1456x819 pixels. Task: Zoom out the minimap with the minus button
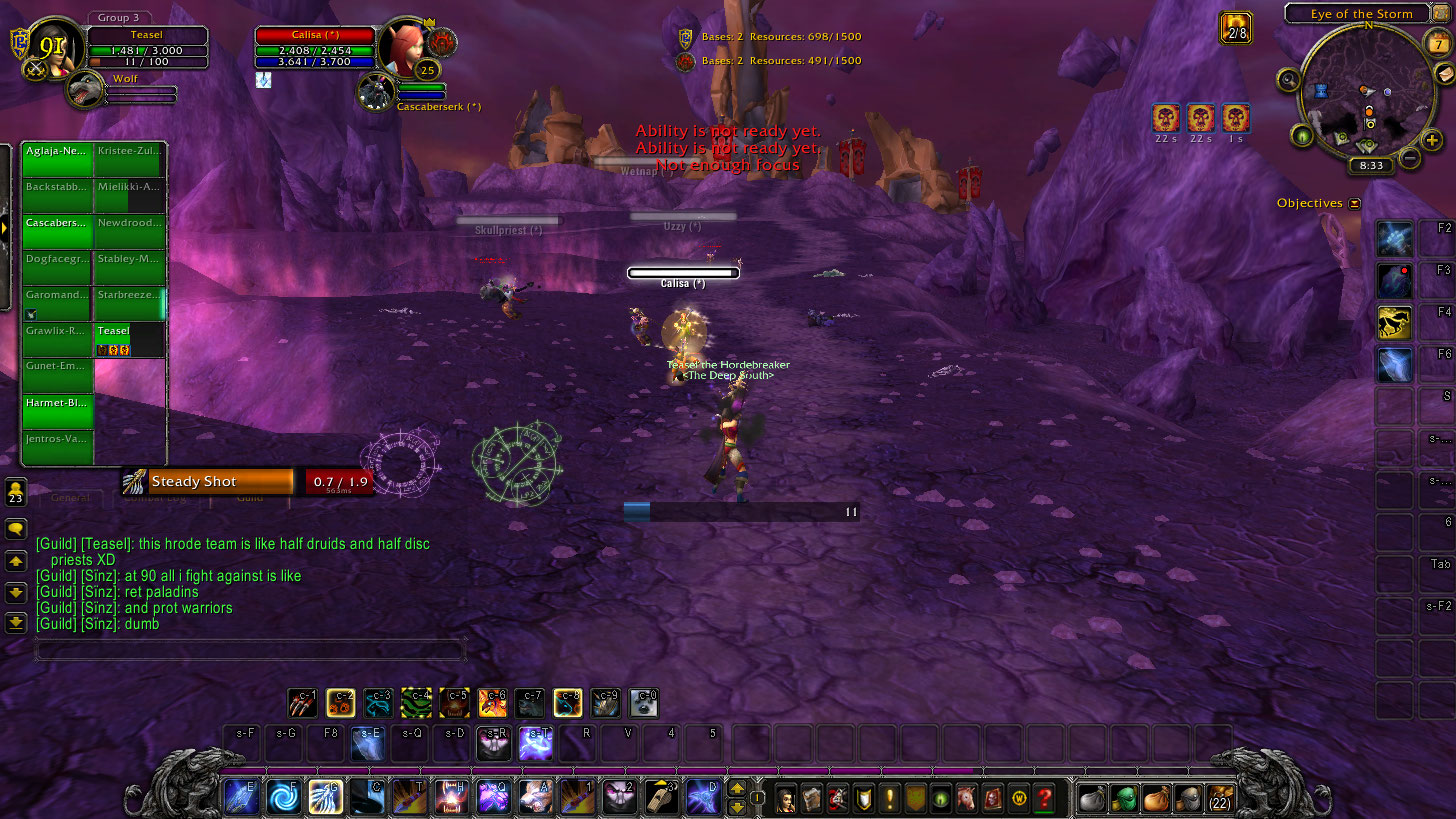[x=1408, y=157]
